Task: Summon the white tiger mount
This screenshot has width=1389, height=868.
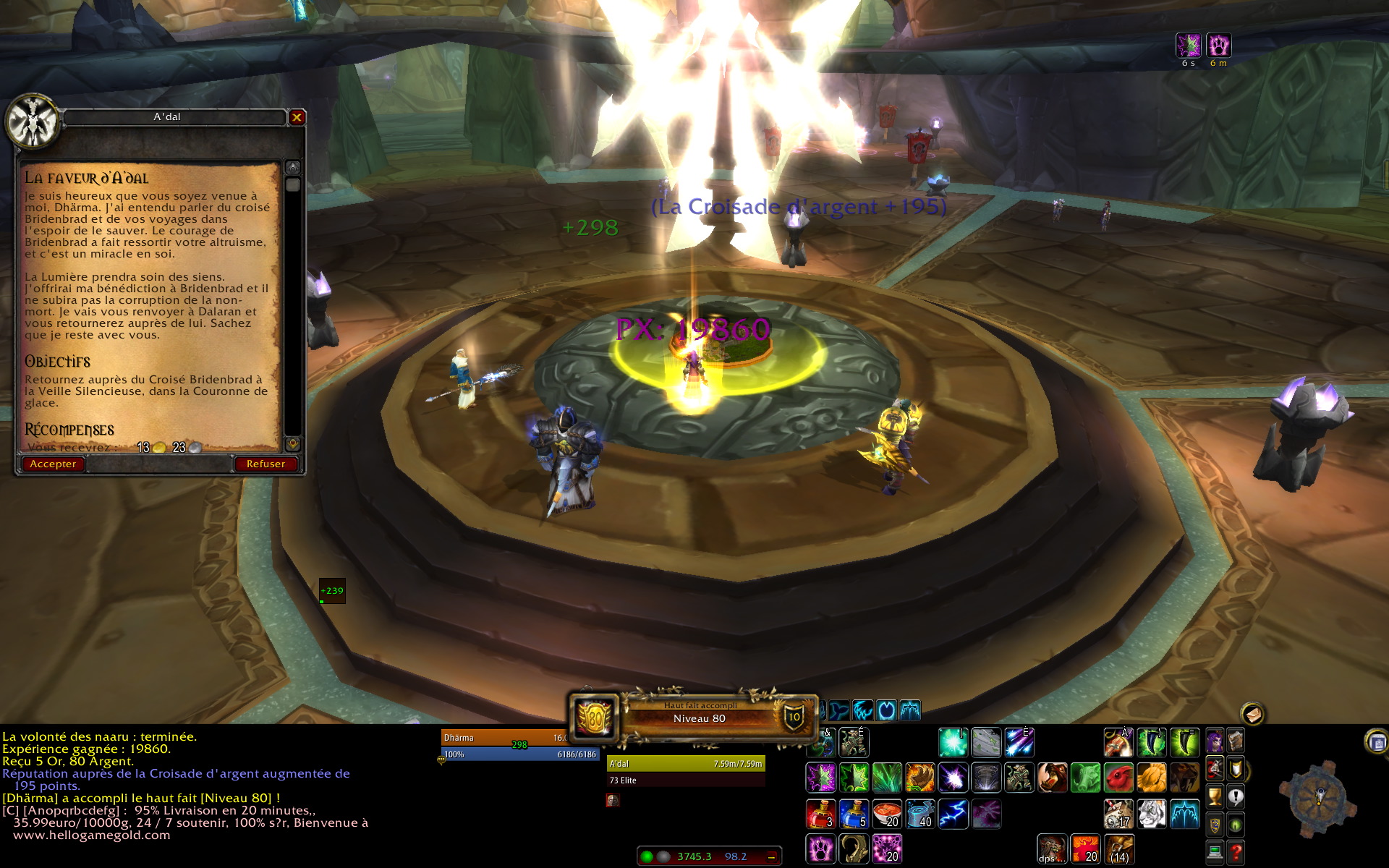Action: pos(1152,814)
